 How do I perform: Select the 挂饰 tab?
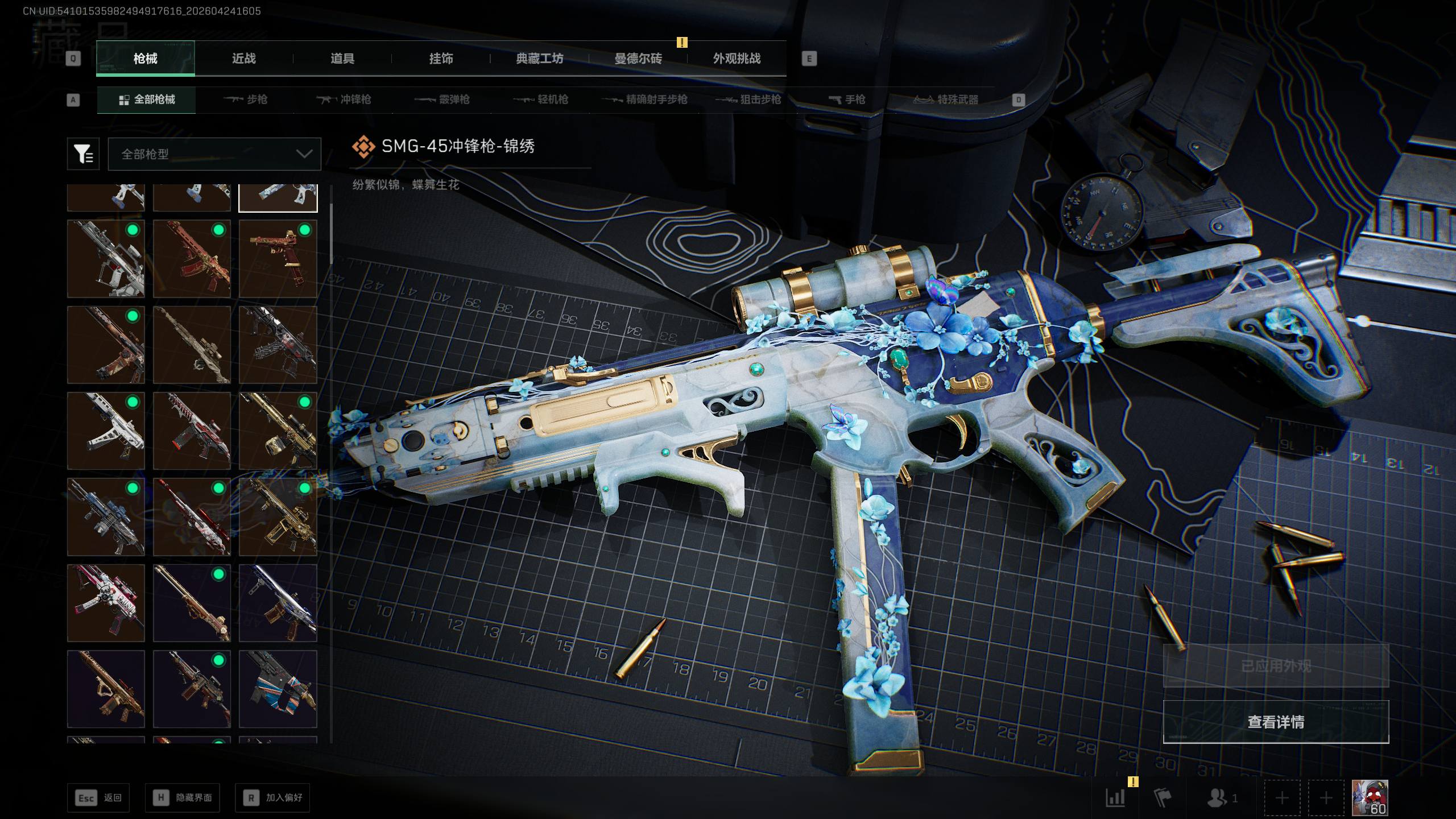(441, 59)
